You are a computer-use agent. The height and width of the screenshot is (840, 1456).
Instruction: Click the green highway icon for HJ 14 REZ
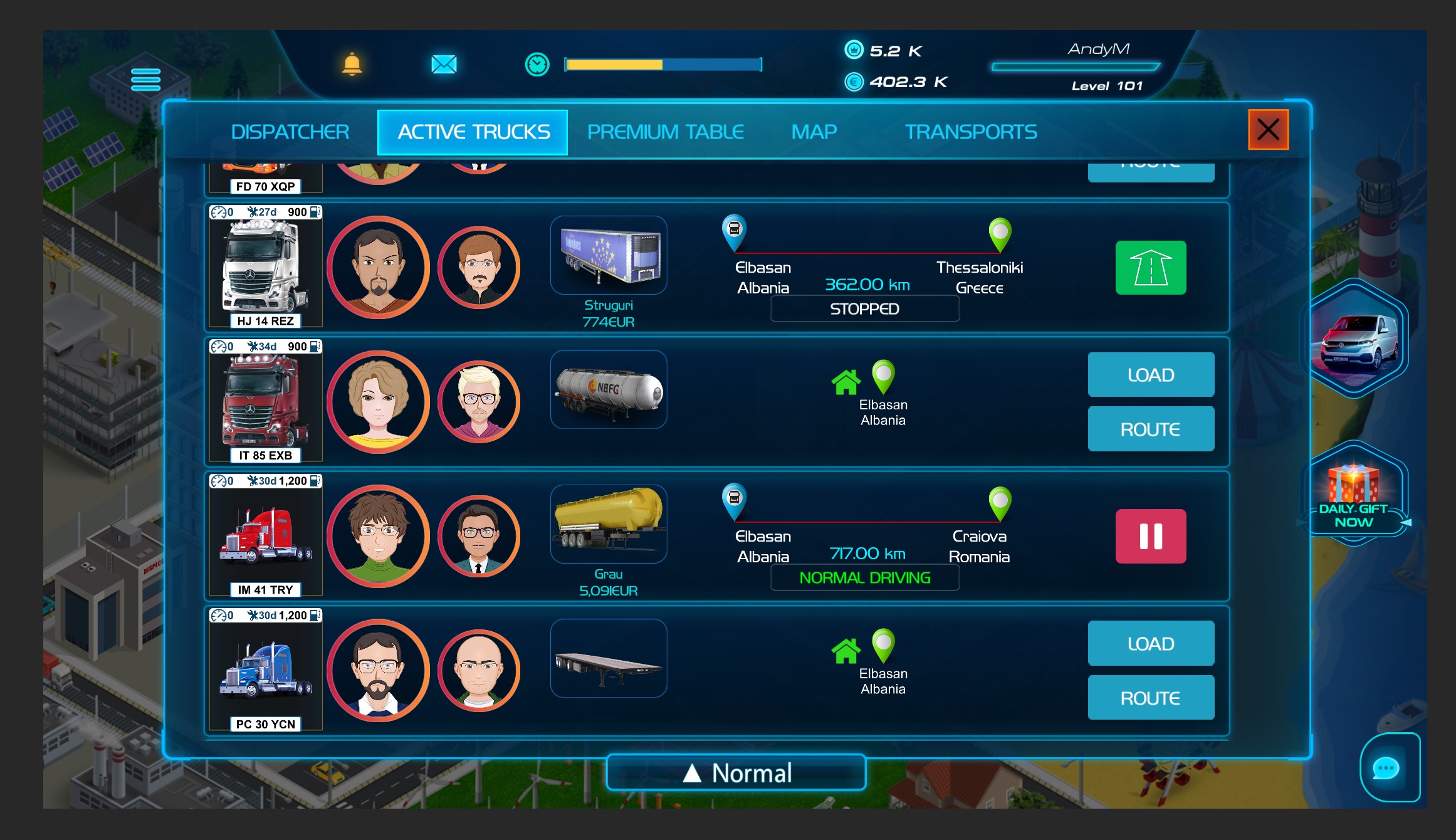pos(1150,268)
